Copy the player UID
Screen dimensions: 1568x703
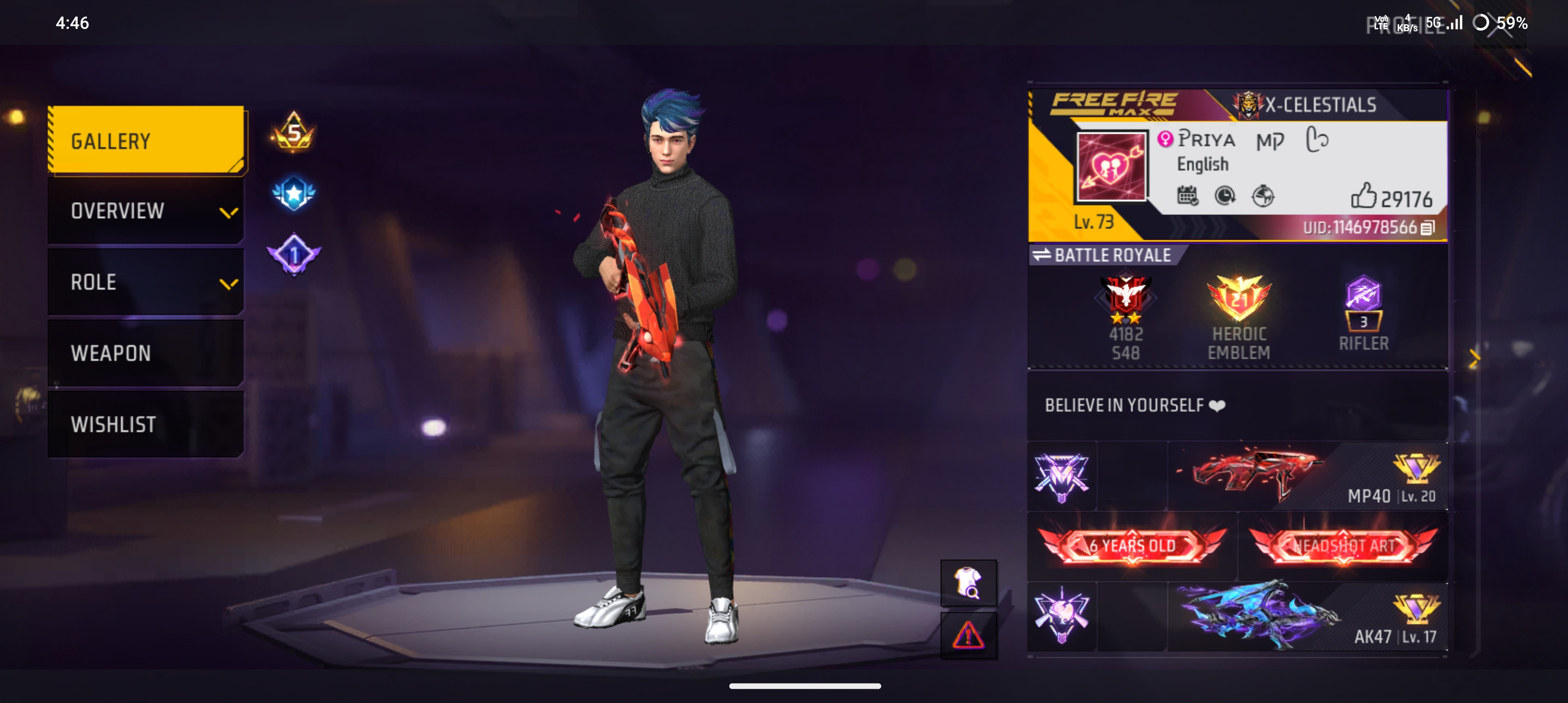point(1428,228)
